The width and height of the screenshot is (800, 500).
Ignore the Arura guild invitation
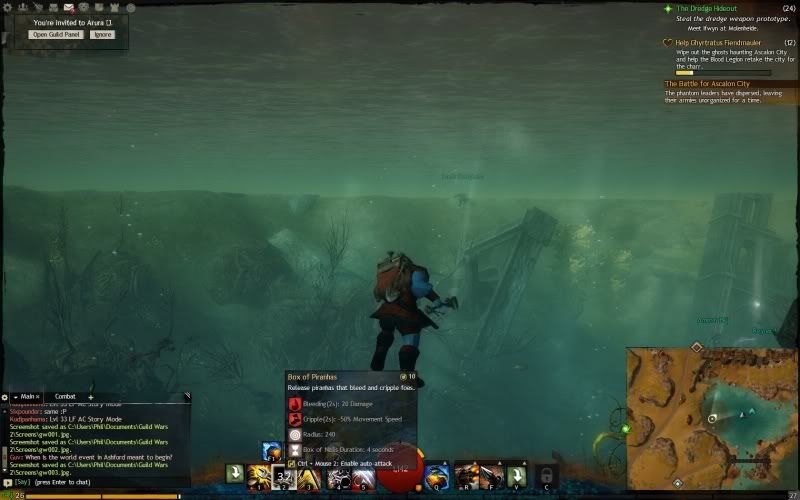102,34
